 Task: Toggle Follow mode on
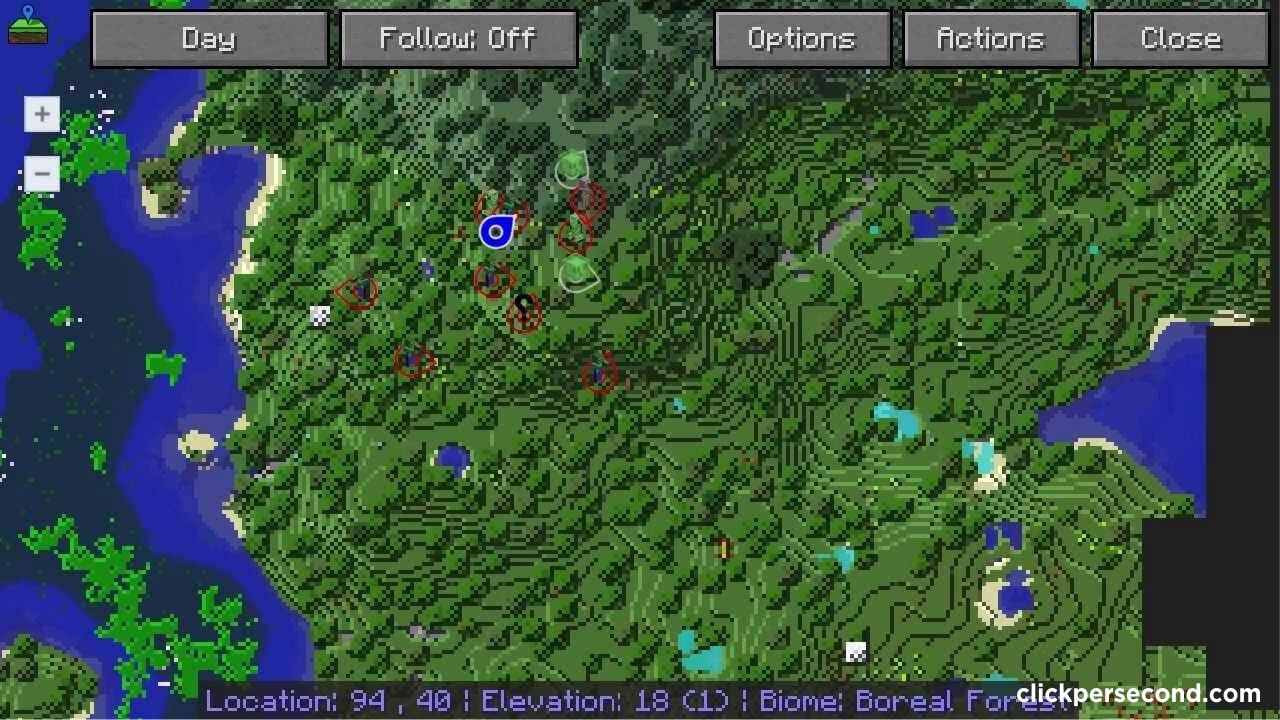(x=458, y=38)
